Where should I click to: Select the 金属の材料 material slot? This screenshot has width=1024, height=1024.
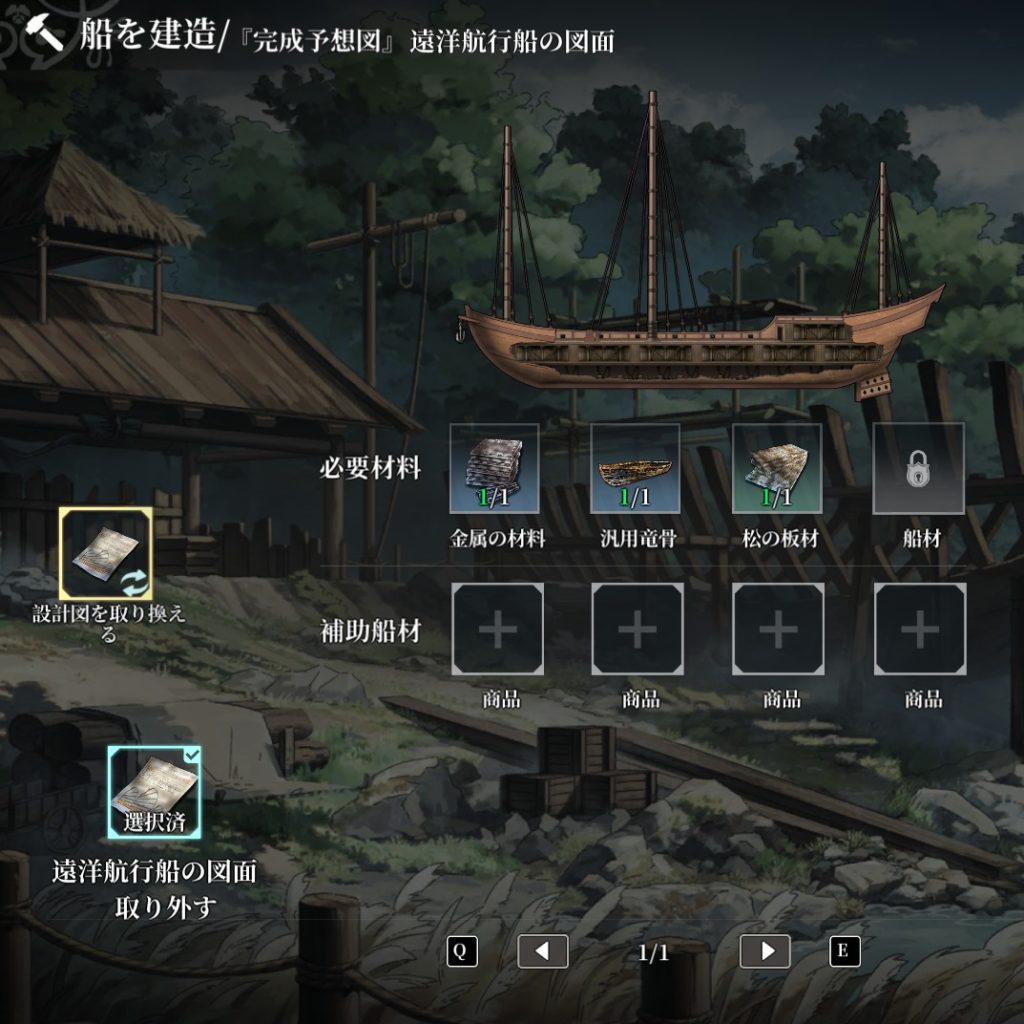coord(494,469)
